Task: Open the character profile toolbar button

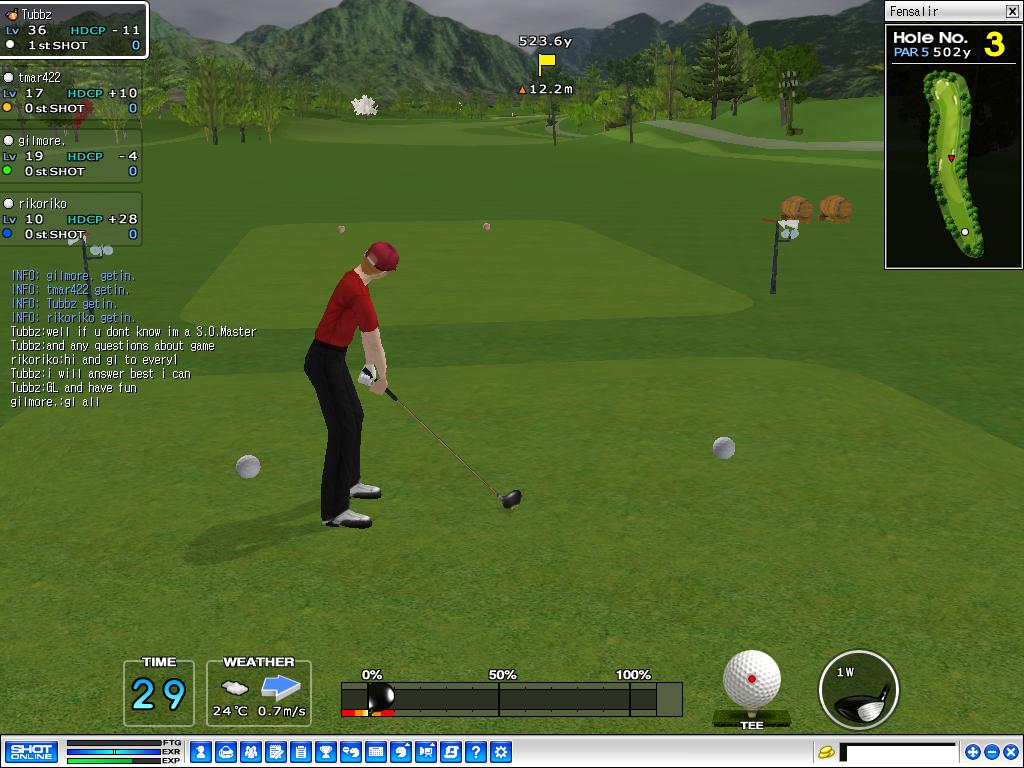Action: click(x=201, y=752)
